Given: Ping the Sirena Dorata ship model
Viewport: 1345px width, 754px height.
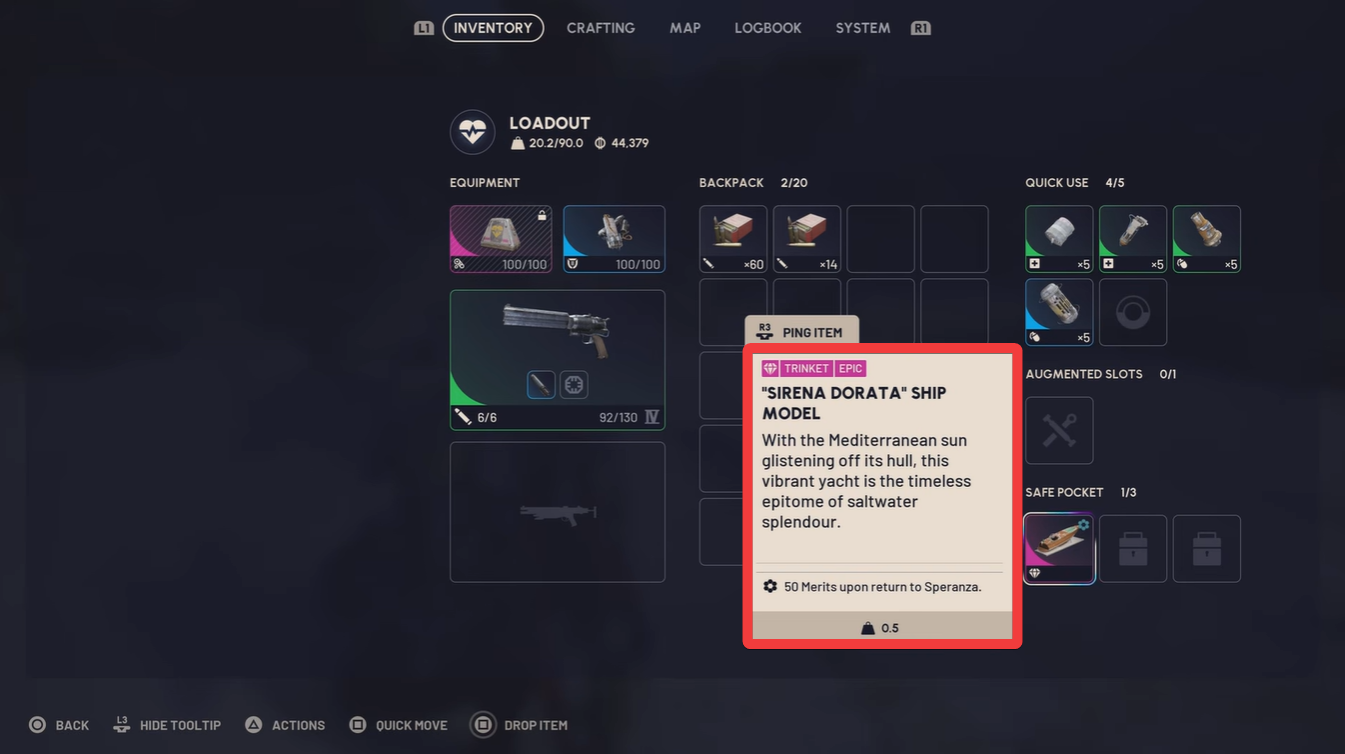Looking at the screenshot, I should pyautogui.click(x=801, y=331).
